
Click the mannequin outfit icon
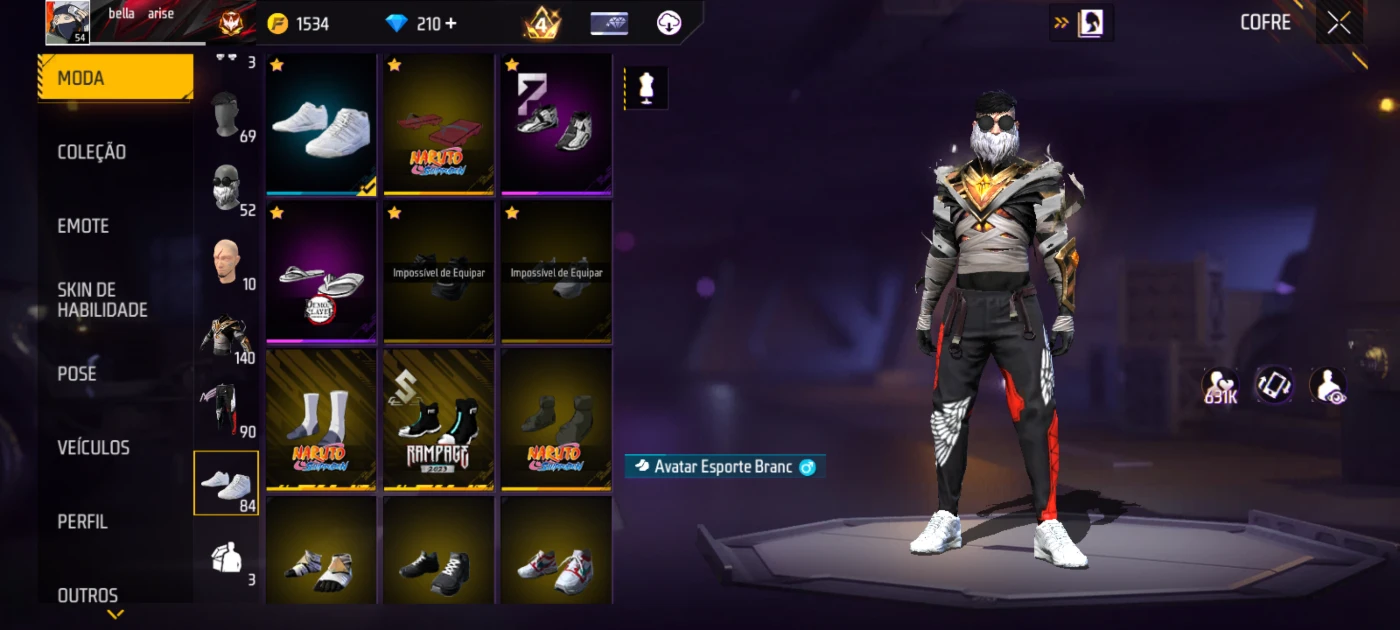(646, 88)
